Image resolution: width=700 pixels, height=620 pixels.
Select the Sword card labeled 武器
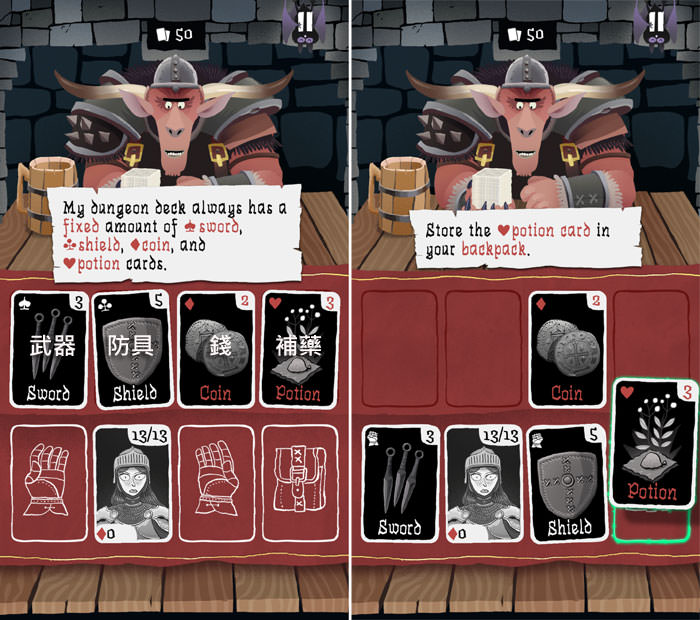coord(49,349)
